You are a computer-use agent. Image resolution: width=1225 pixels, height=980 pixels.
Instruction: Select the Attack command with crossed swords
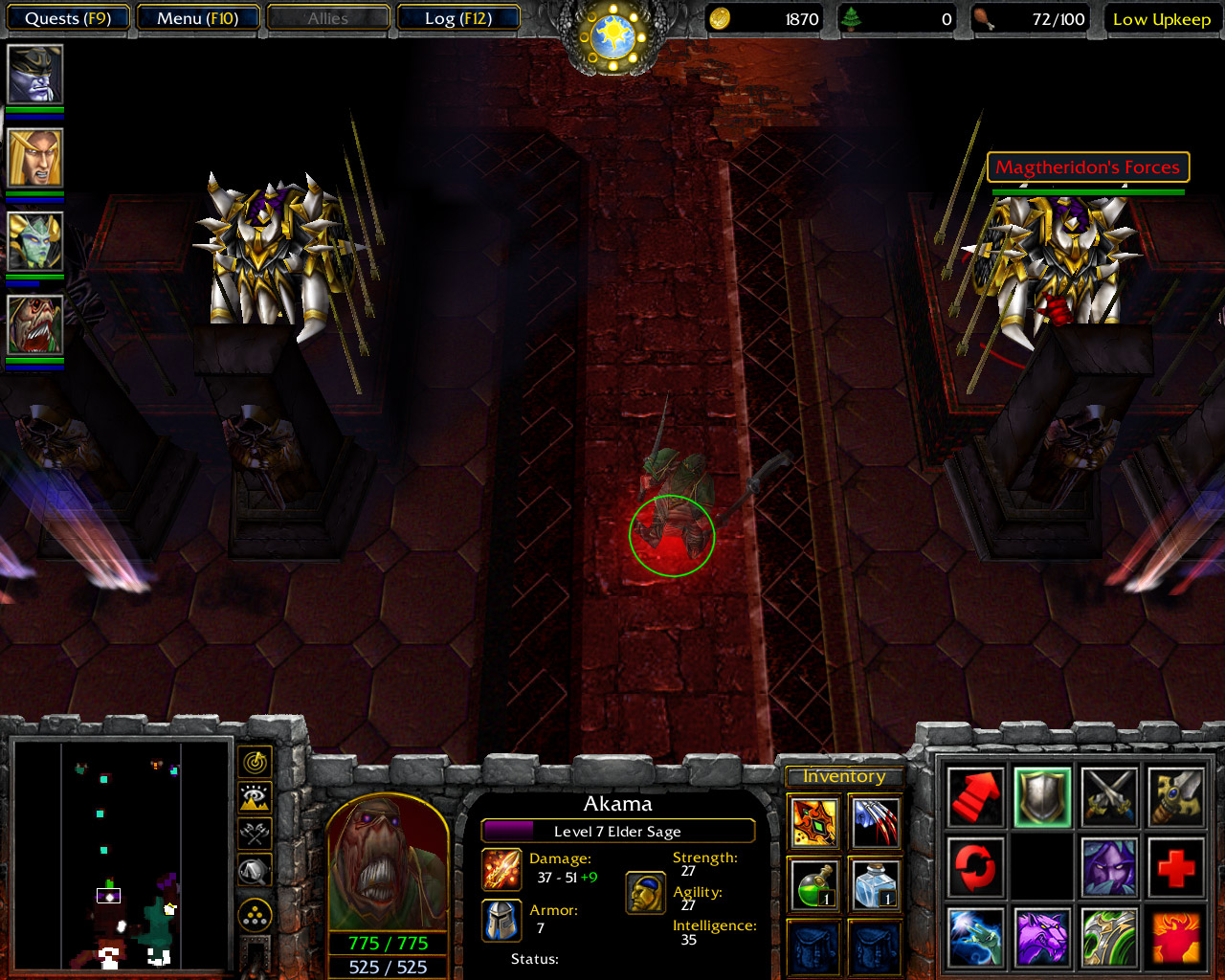pyautogui.click(x=1108, y=795)
